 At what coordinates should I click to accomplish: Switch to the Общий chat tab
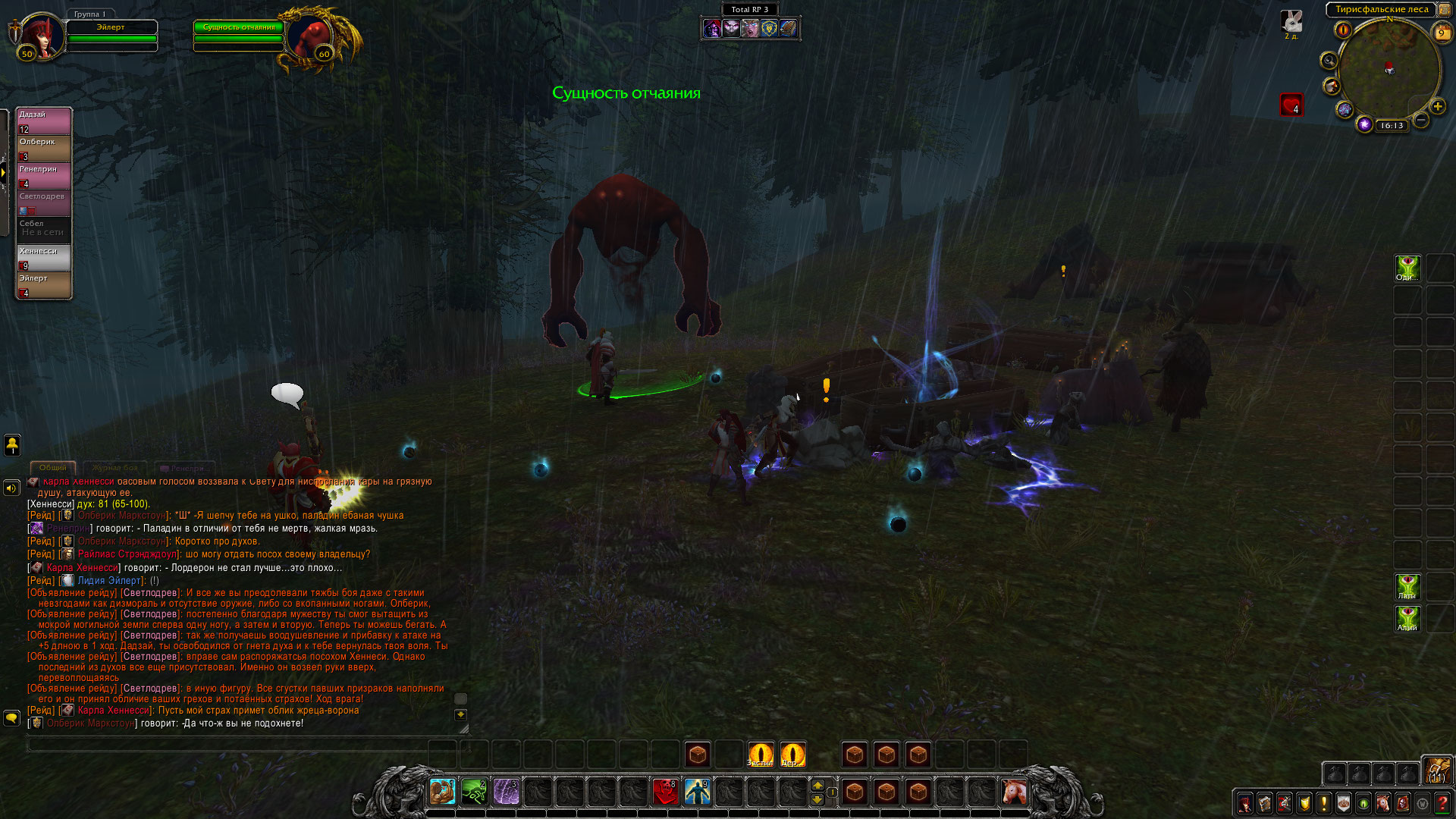53,468
